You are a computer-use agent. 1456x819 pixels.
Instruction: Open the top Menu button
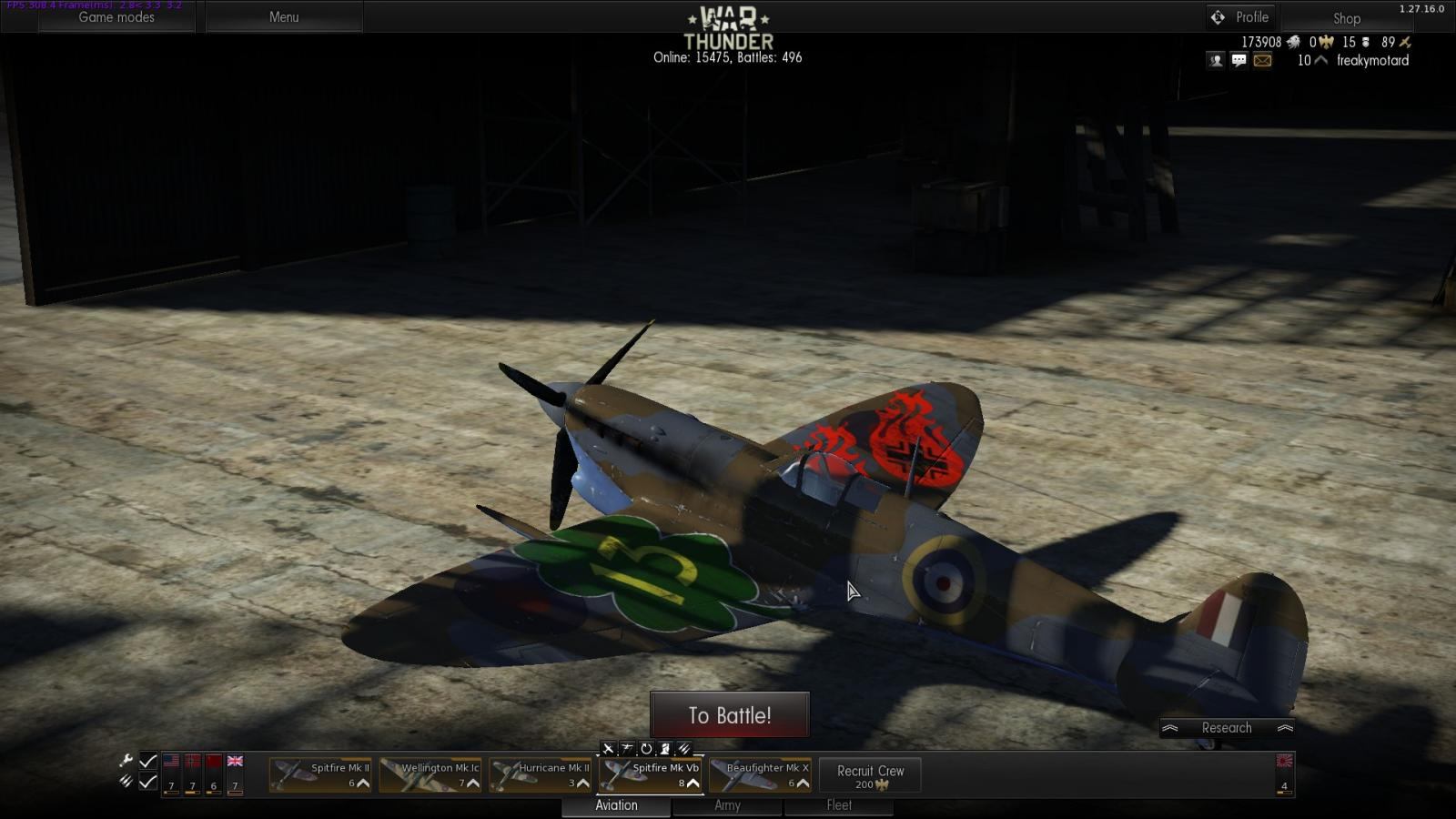coord(284,17)
